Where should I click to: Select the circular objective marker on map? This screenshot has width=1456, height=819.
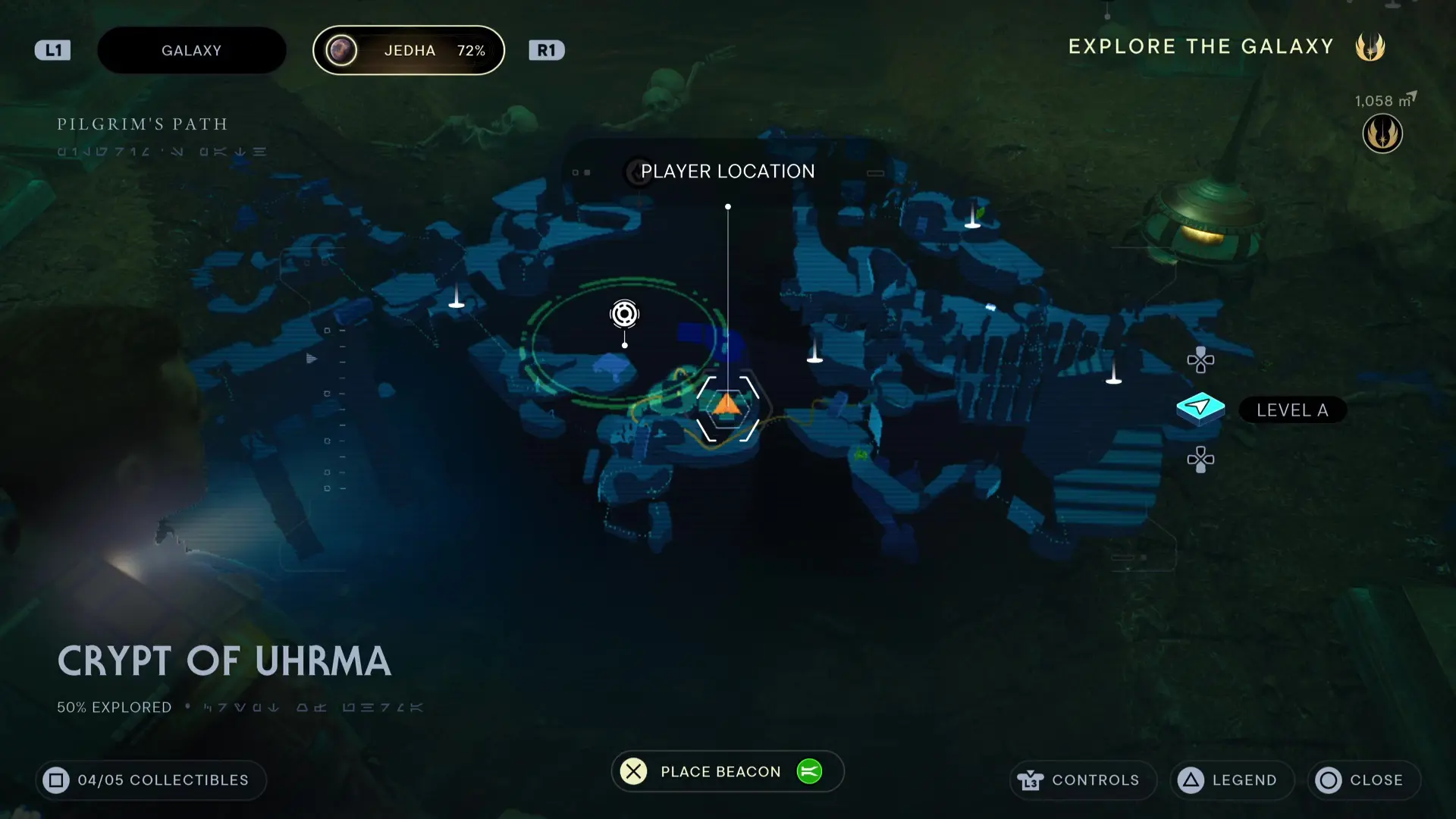(624, 314)
